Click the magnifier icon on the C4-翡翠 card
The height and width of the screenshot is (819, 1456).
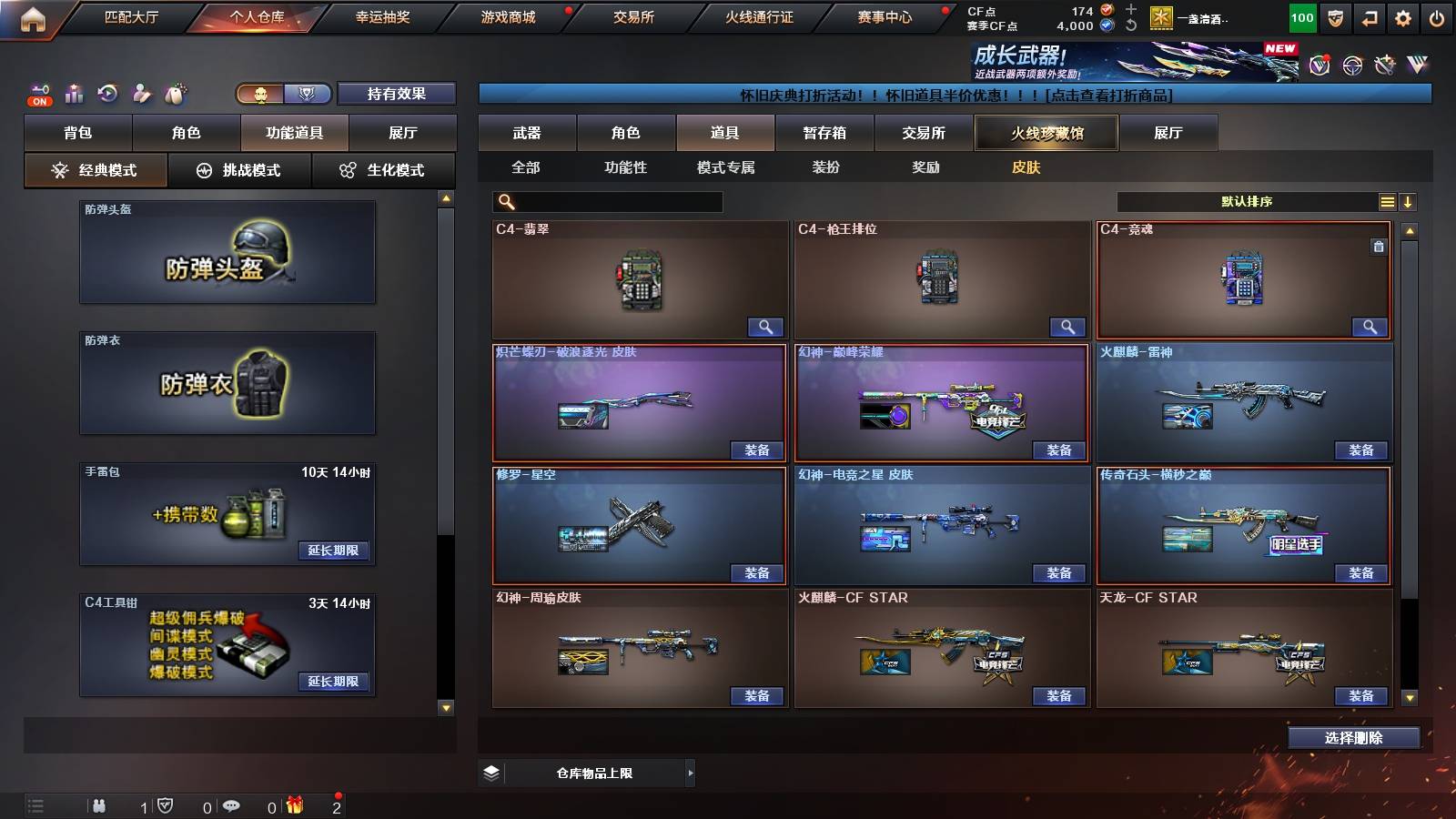click(x=767, y=326)
